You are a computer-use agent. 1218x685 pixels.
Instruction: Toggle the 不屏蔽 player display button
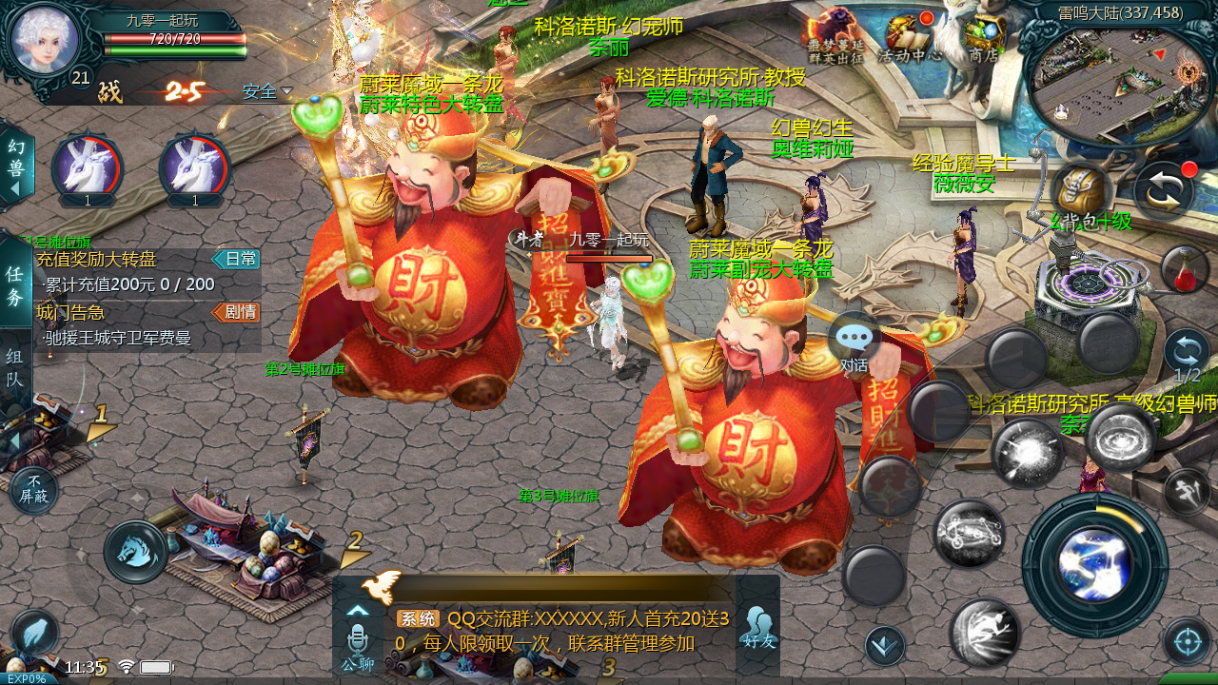click(x=35, y=491)
